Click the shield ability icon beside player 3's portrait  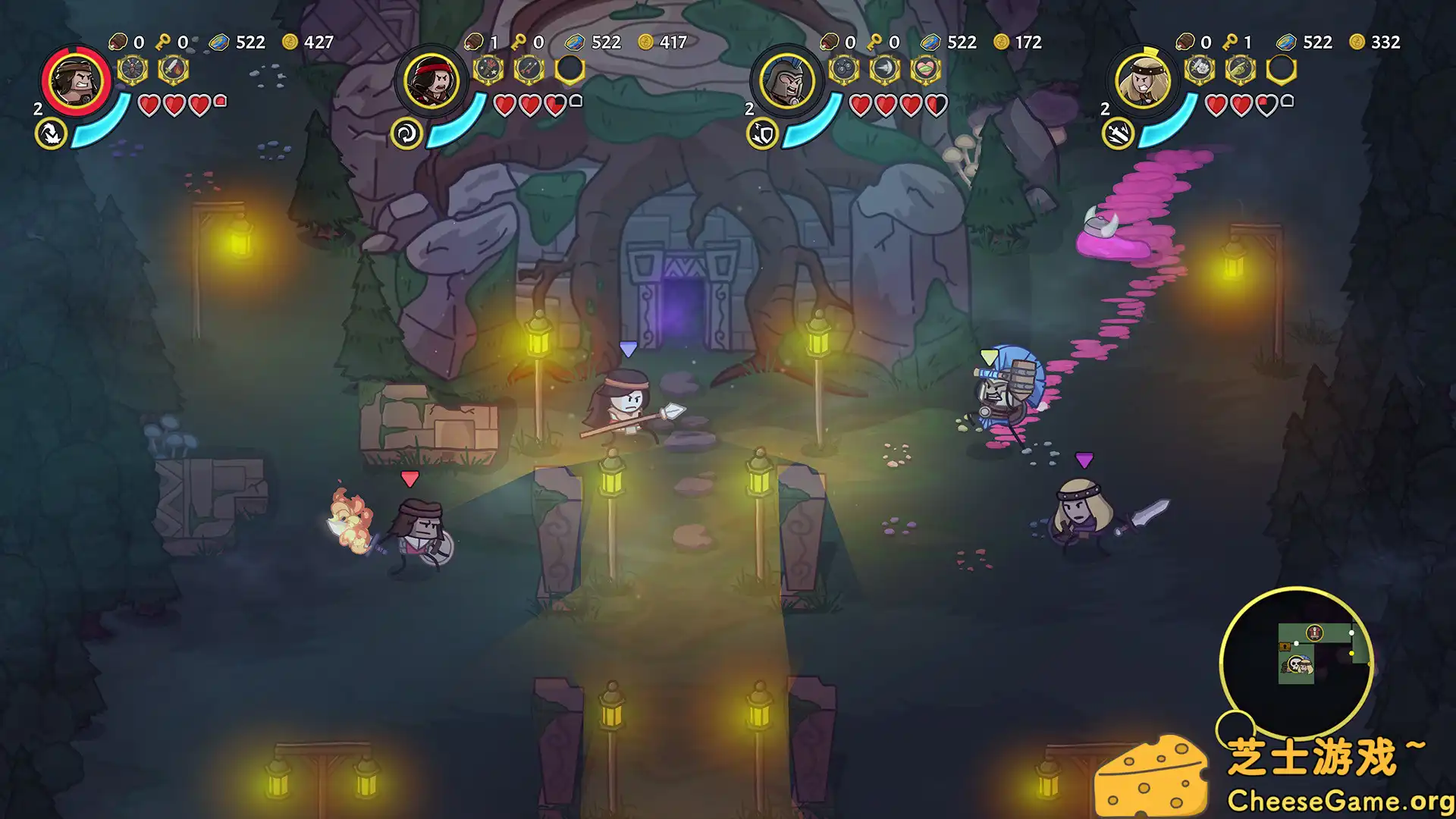tap(761, 133)
